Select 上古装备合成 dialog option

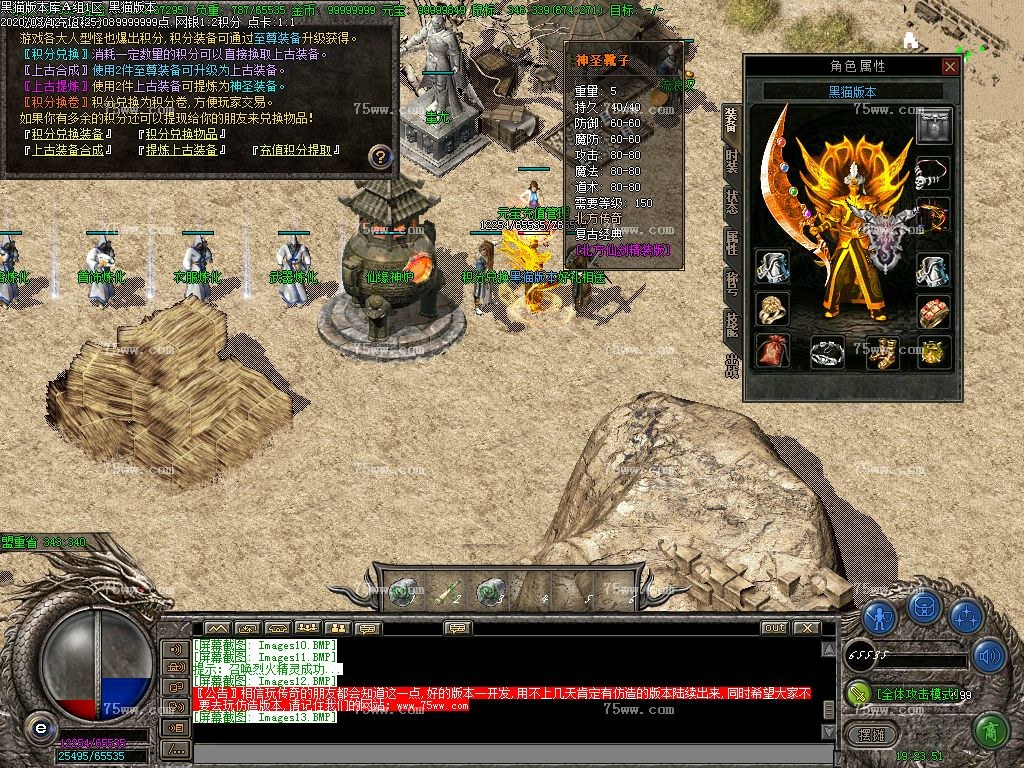[x=67, y=150]
